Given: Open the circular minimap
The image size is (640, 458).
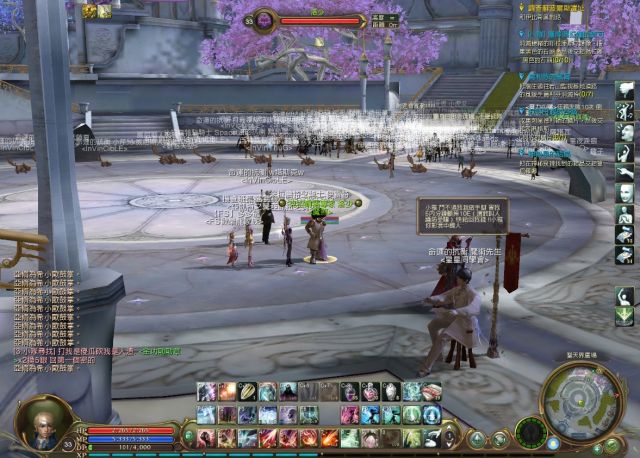Looking at the screenshot, I should [582, 402].
